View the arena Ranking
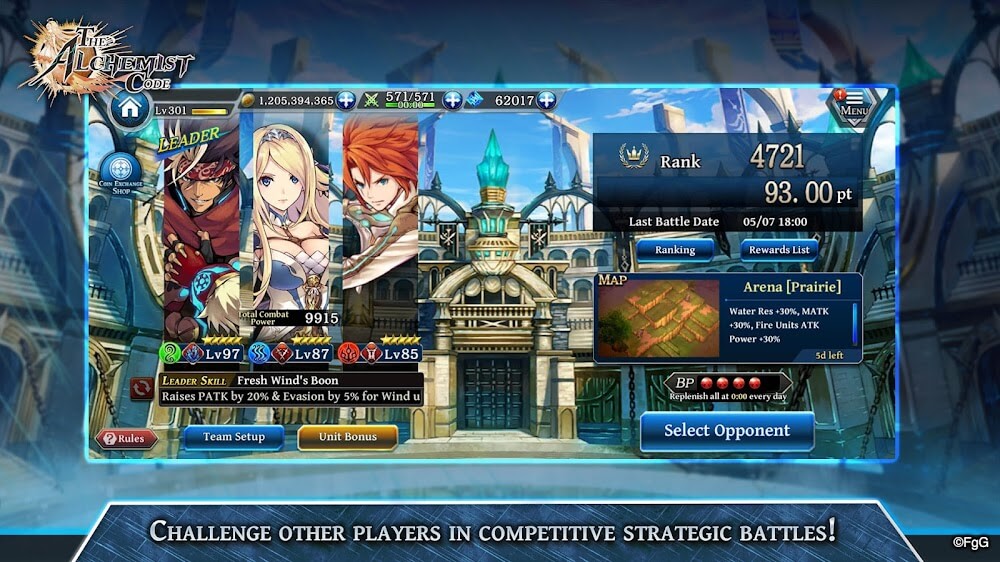The image size is (1000, 562). [675, 249]
